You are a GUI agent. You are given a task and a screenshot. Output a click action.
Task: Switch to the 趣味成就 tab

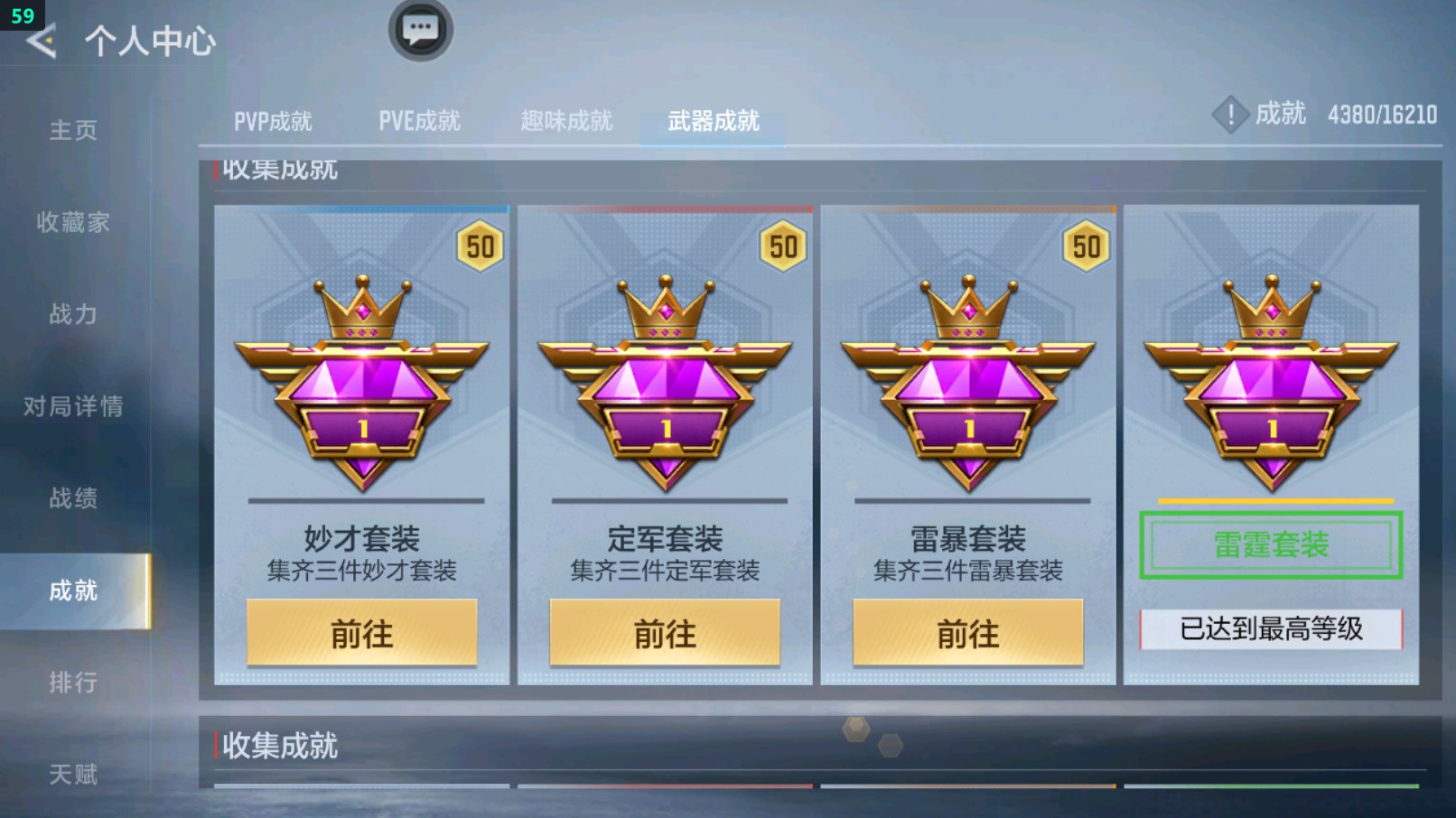[565, 119]
